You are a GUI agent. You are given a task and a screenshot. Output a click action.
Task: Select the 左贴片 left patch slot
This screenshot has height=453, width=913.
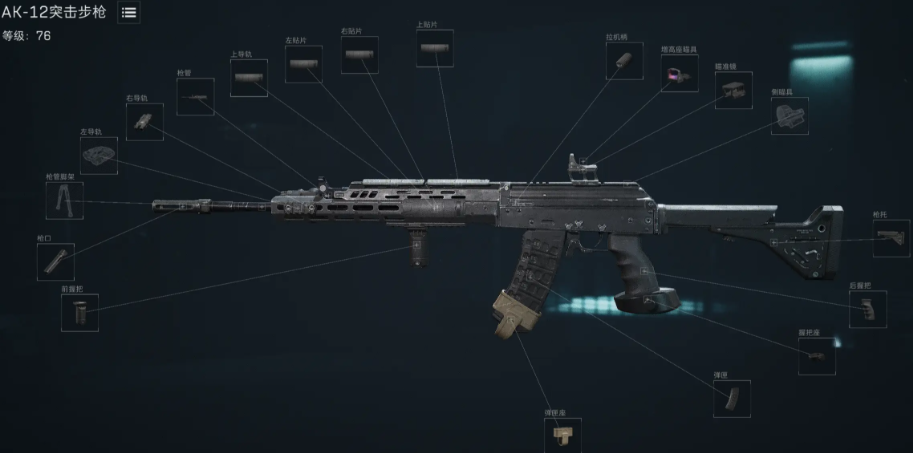click(x=304, y=64)
